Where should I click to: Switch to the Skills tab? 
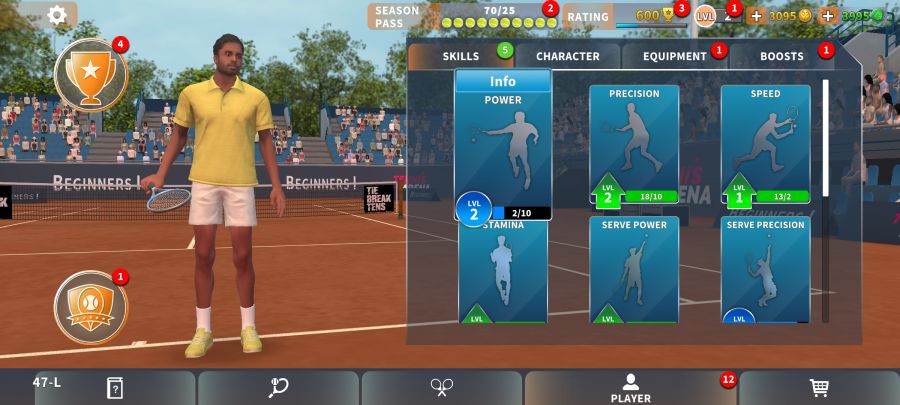[461, 56]
